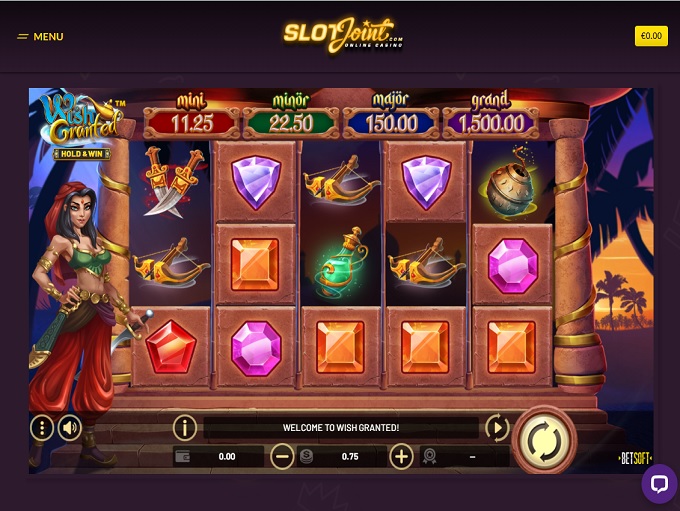
Task: Toggle the game sound speaker icon
Action: click(69, 429)
